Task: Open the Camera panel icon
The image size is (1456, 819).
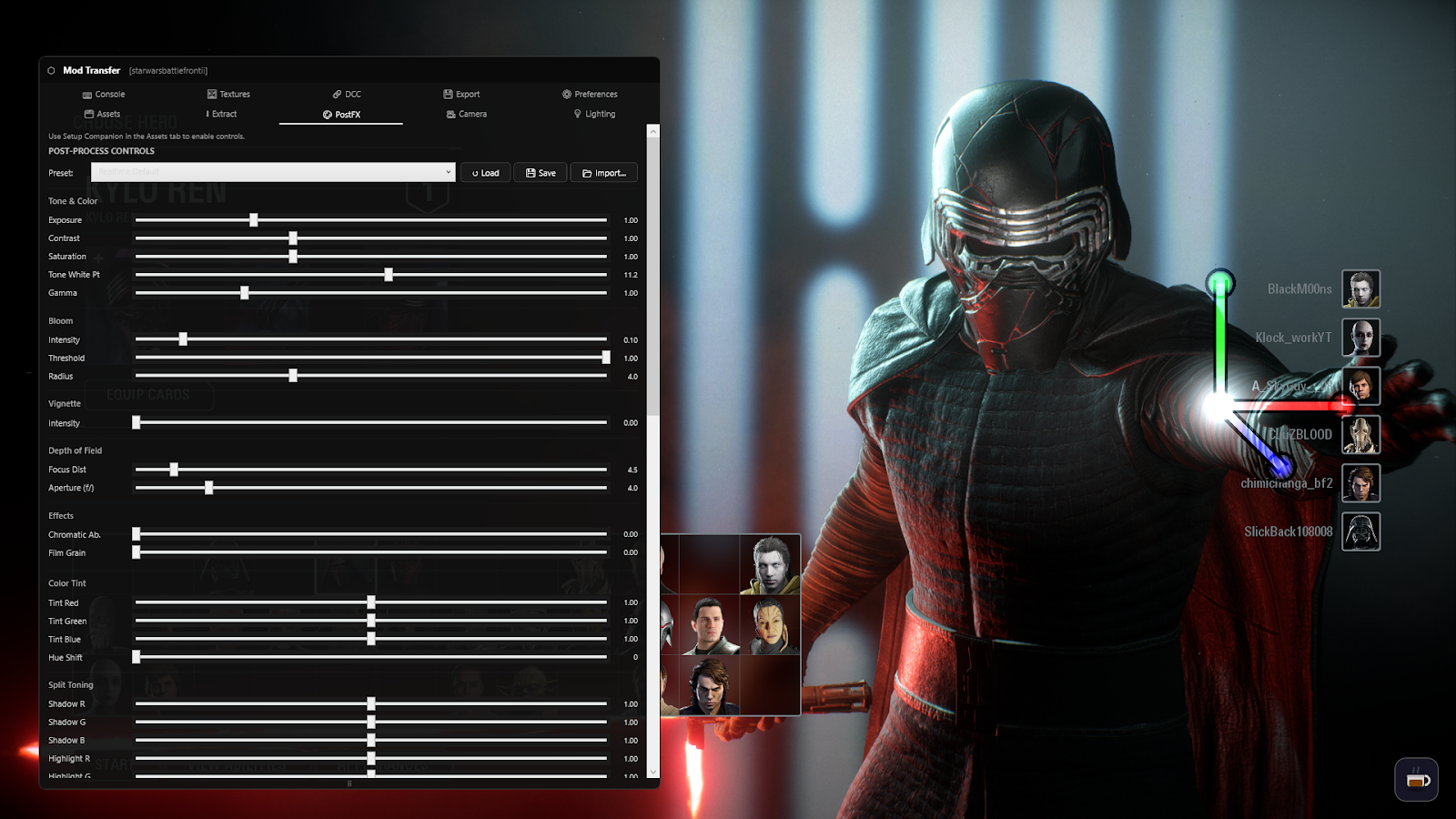Action: [451, 114]
